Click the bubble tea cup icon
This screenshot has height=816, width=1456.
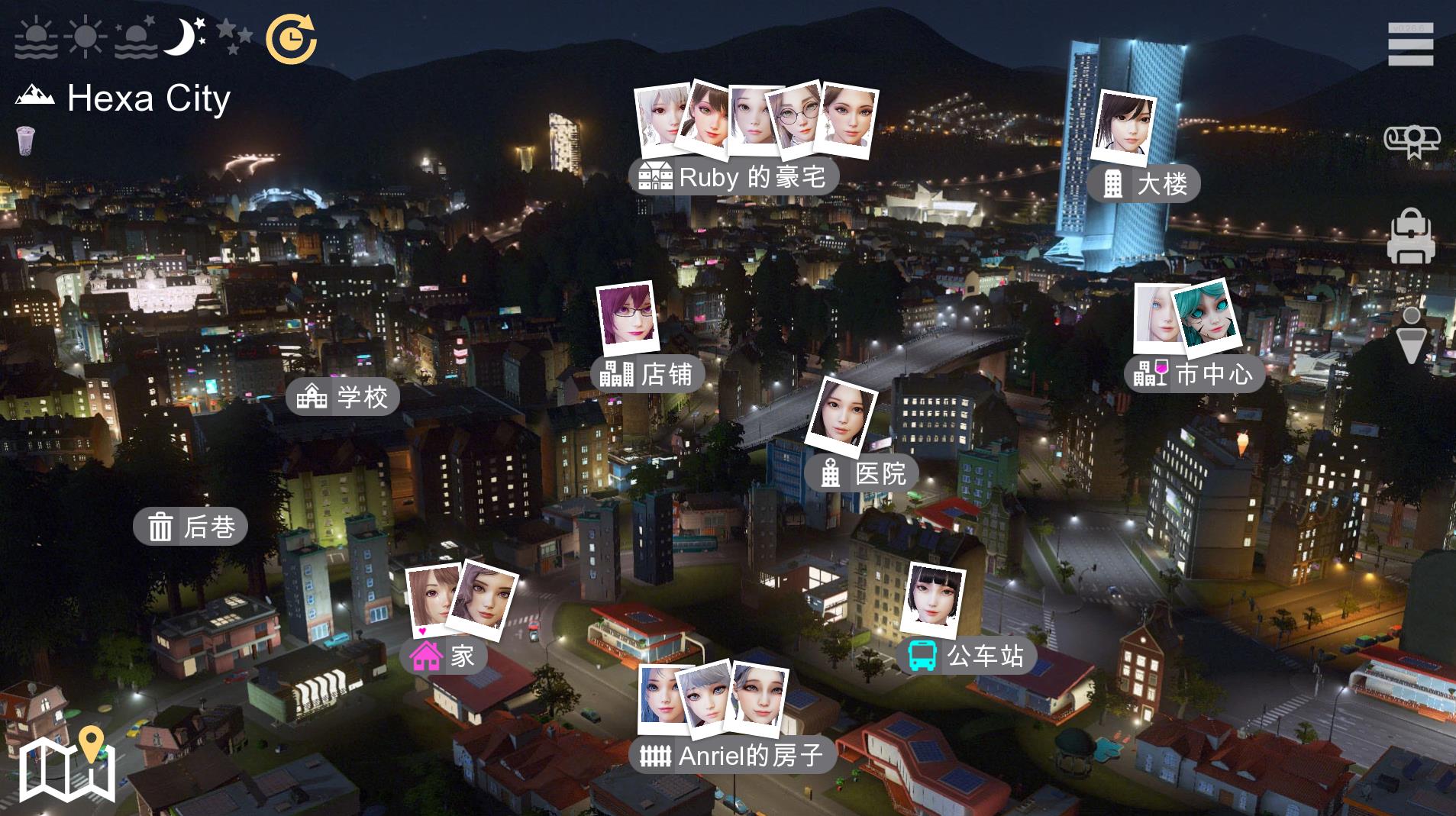pyautogui.click(x=26, y=140)
